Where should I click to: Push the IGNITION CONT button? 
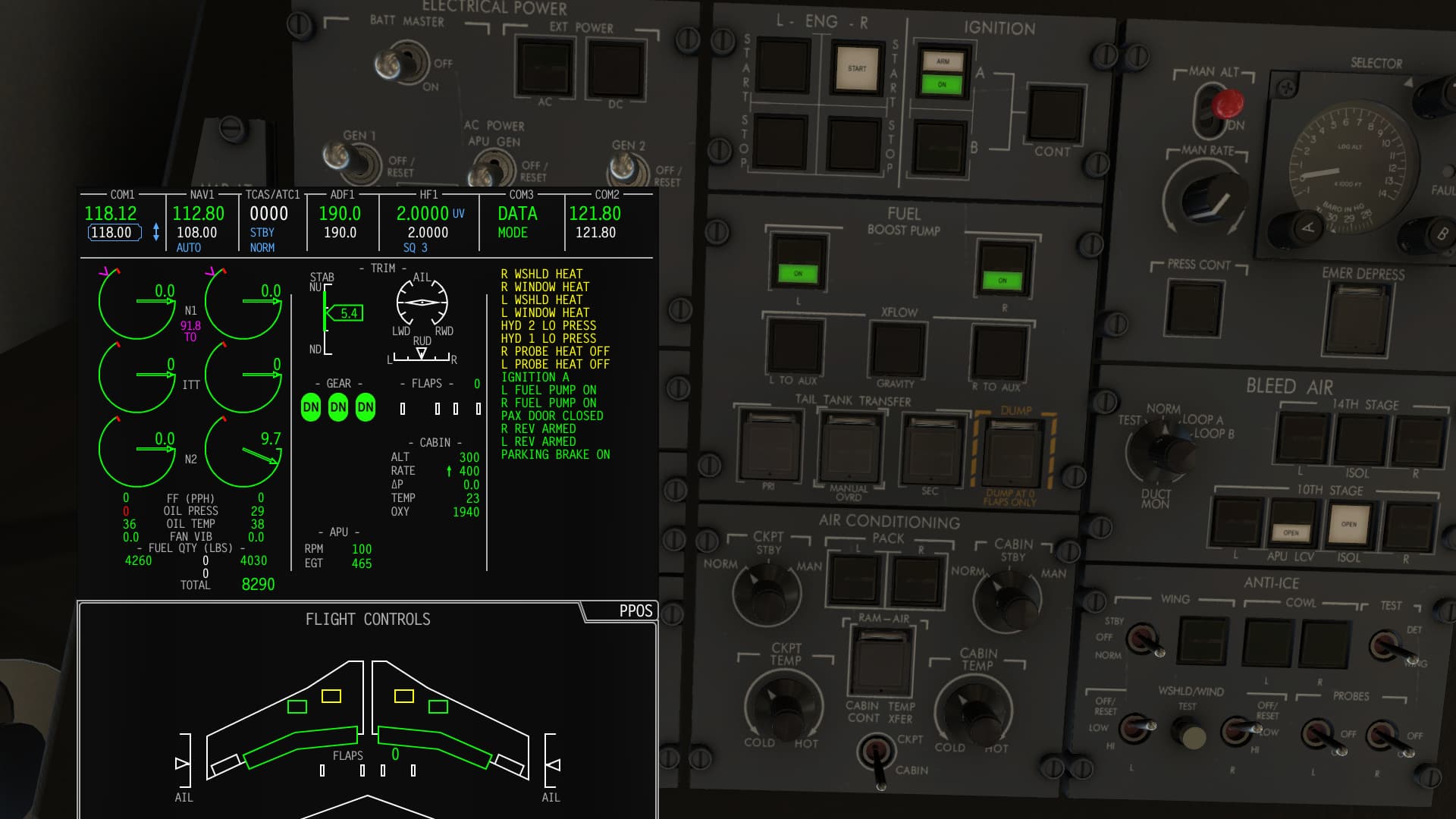point(1054,114)
